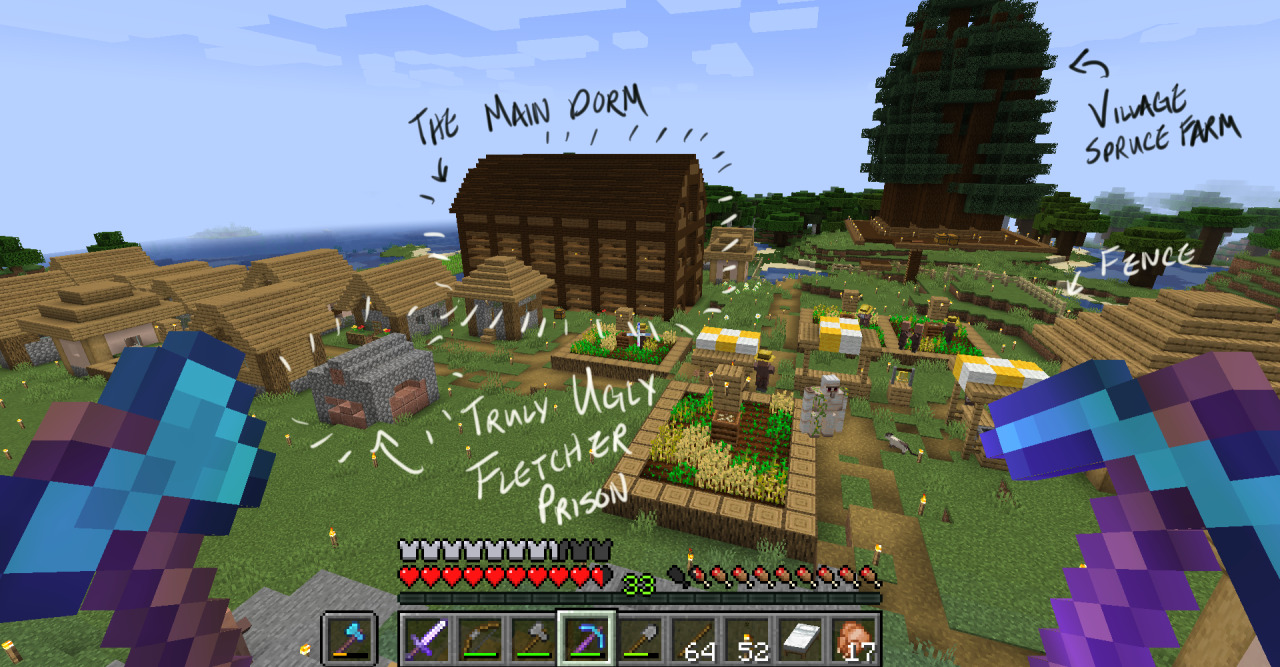Image resolution: width=1280 pixels, height=667 pixels.
Task: Select the stack of 64 sticks
Action: coord(693,638)
